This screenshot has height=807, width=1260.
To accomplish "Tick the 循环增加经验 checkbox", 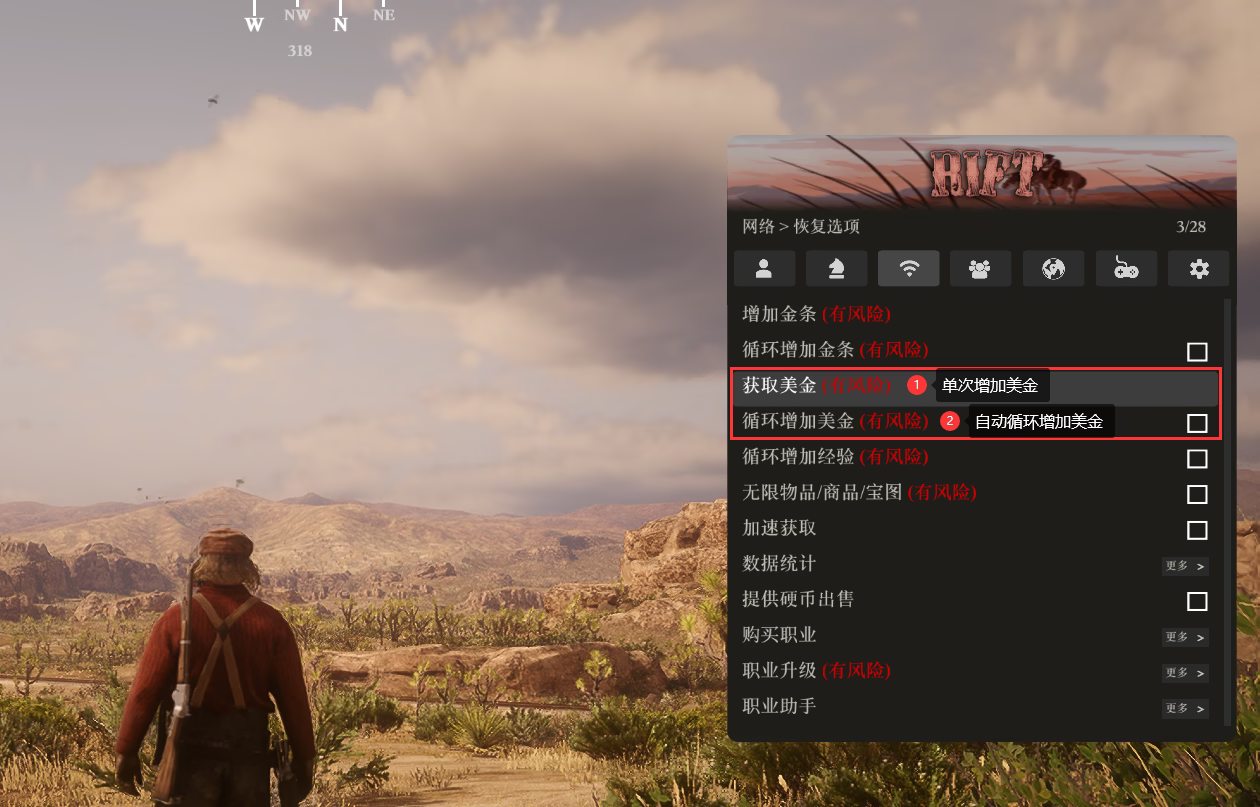I will pyautogui.click(x=1197, y=459).
